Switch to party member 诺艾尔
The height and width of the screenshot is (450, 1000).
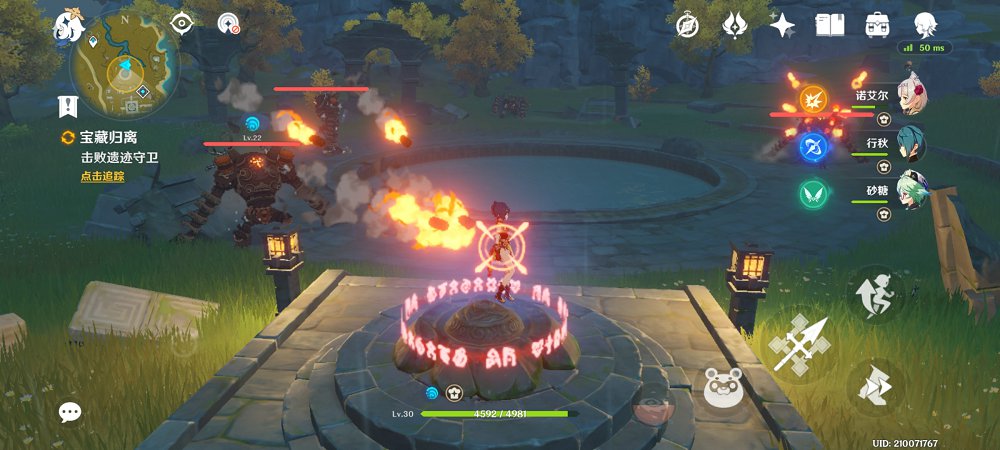pyautogui.click(x=910, y=97)
